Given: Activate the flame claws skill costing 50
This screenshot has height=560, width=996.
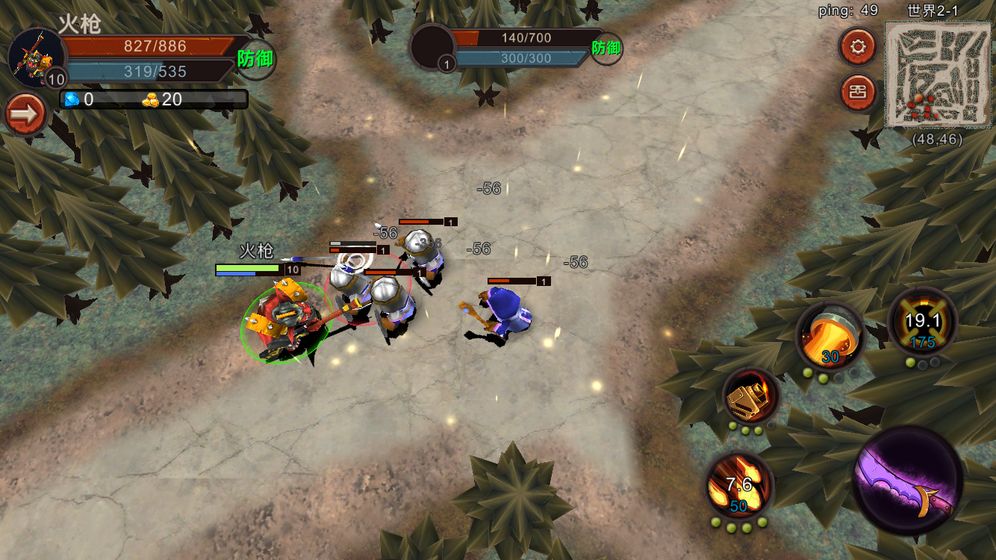Looking at the screenshot, I should (x=738, y=486).
